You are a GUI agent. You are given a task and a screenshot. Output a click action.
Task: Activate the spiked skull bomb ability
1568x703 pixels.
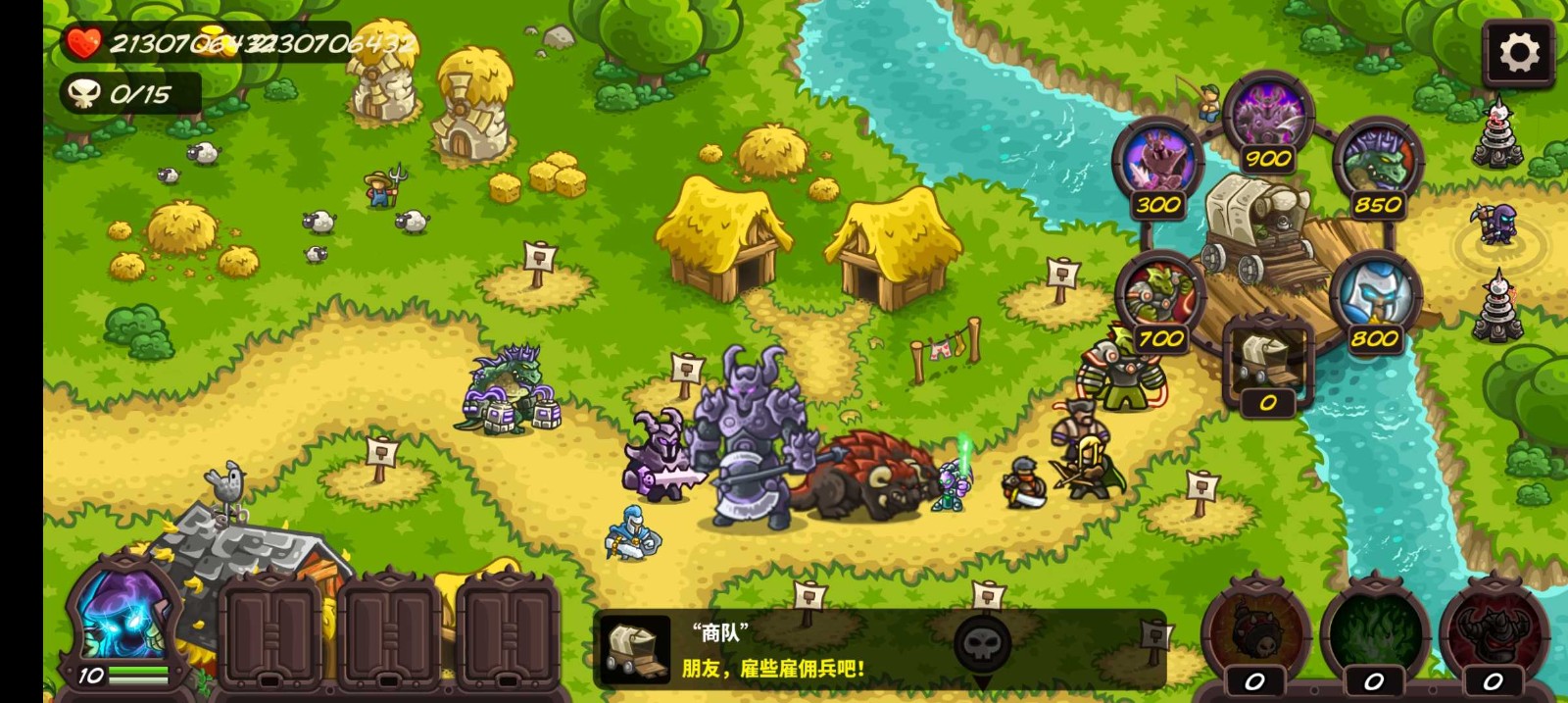[x=1255, y=632]
